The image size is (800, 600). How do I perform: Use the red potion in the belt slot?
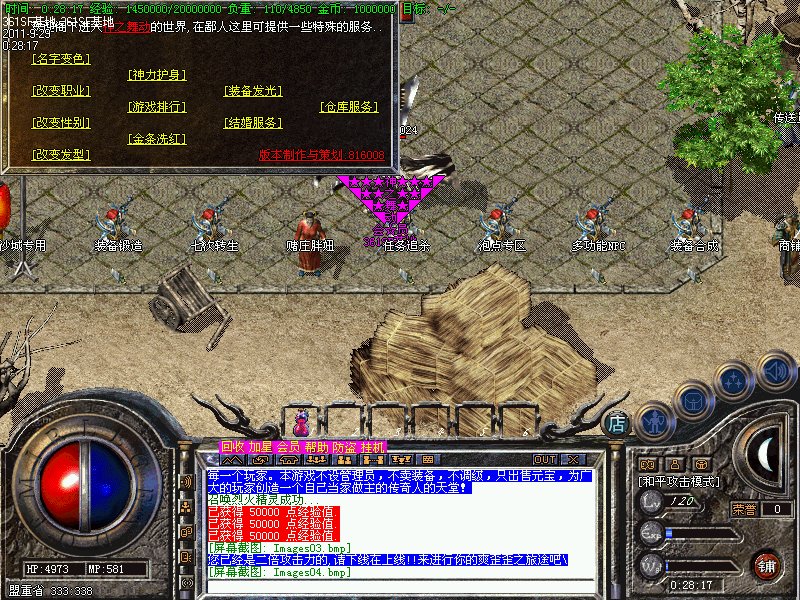tap(301, 421)
